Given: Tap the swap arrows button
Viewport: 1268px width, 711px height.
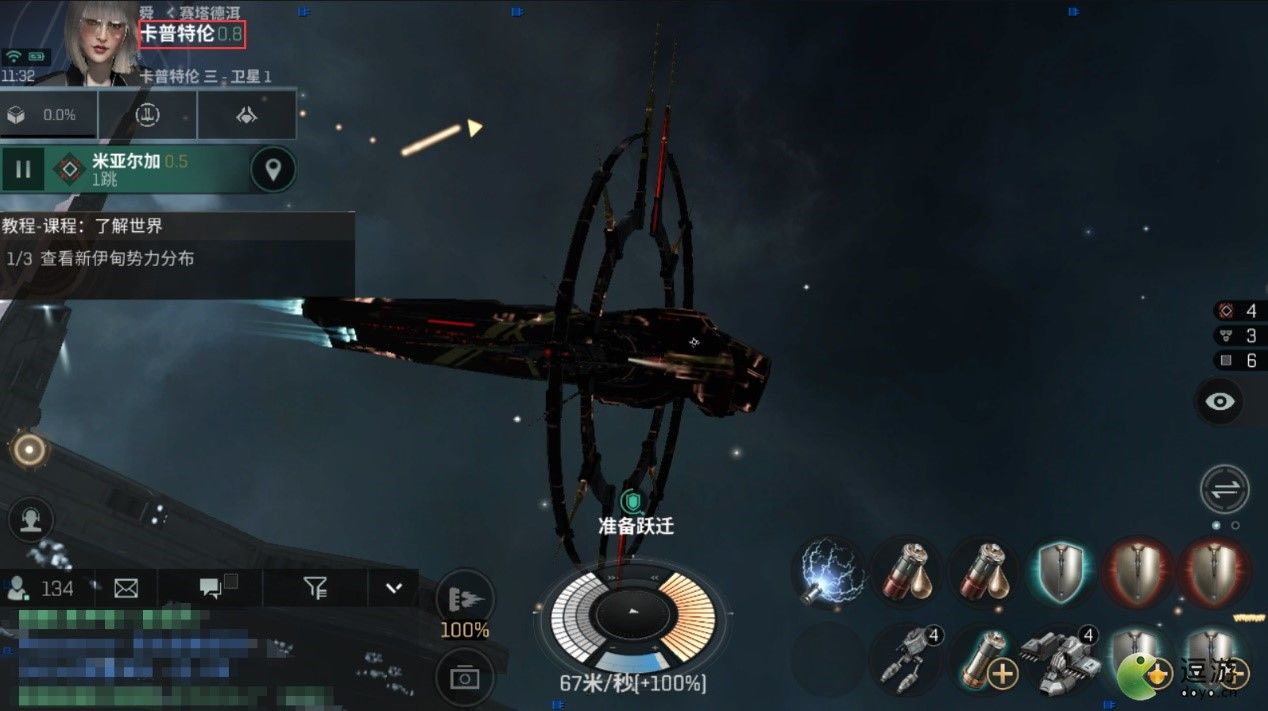Looking at the screenshot, I should point(1225,490).
